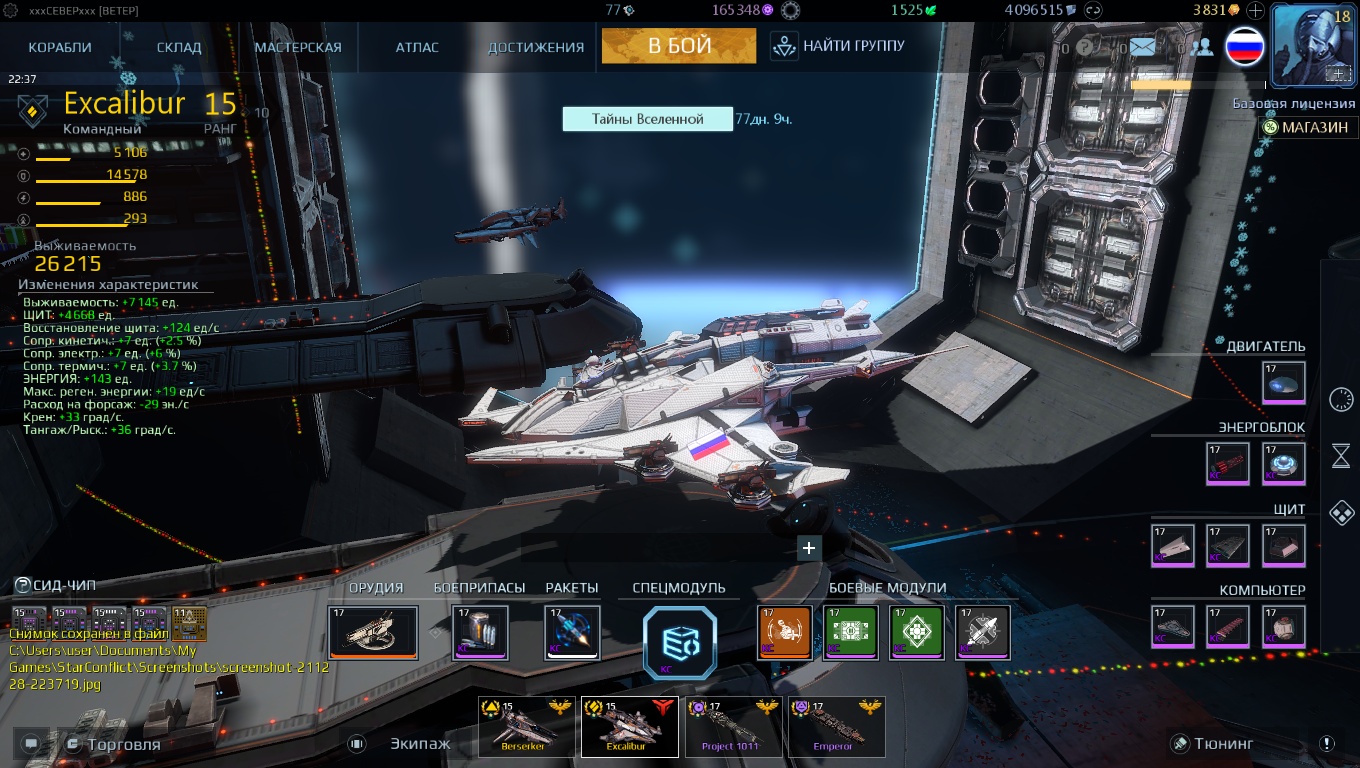Open the glowing Спецмодуль cube icon

(679, 643)
